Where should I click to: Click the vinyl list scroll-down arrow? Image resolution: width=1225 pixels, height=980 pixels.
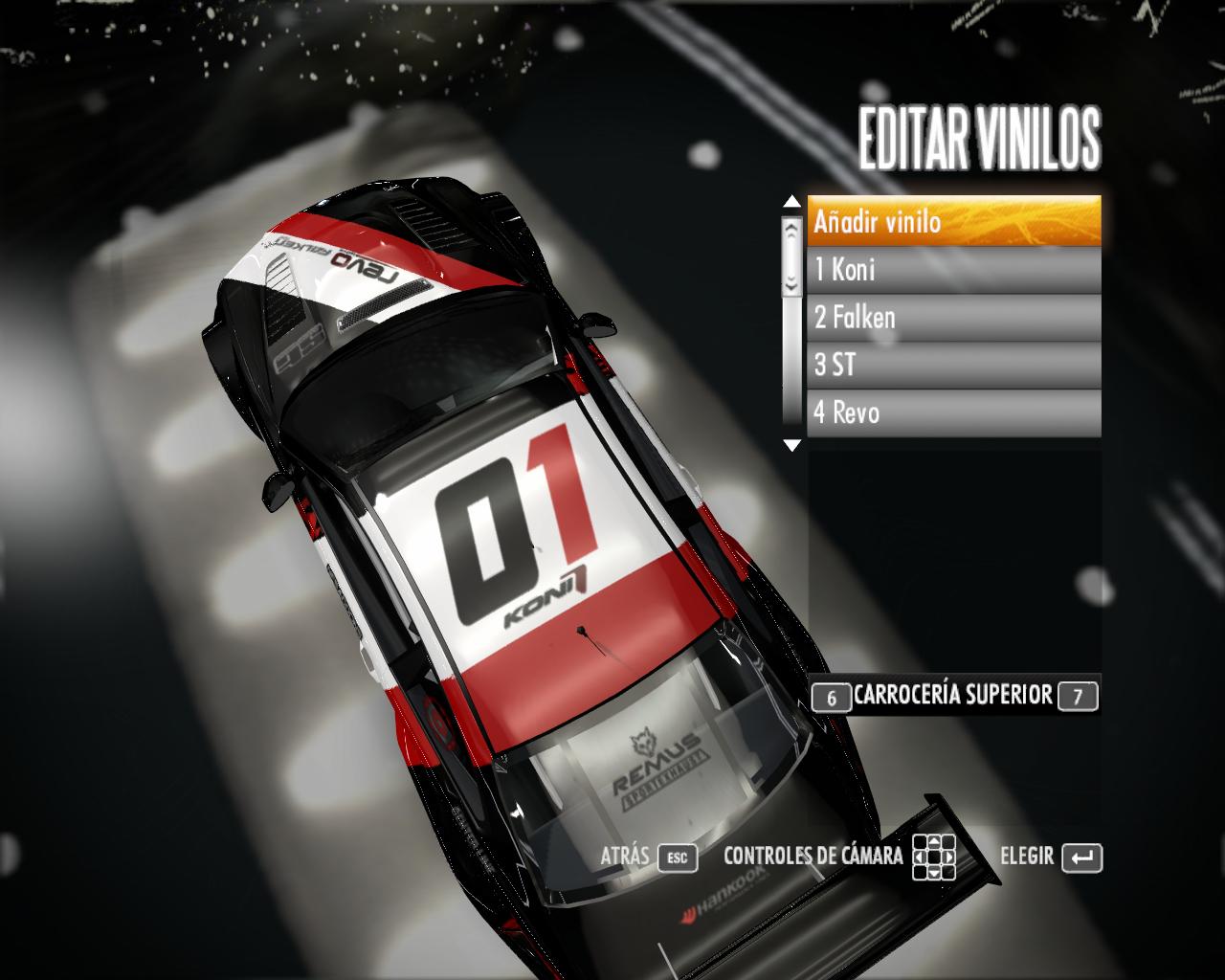[x=791, y=445]
